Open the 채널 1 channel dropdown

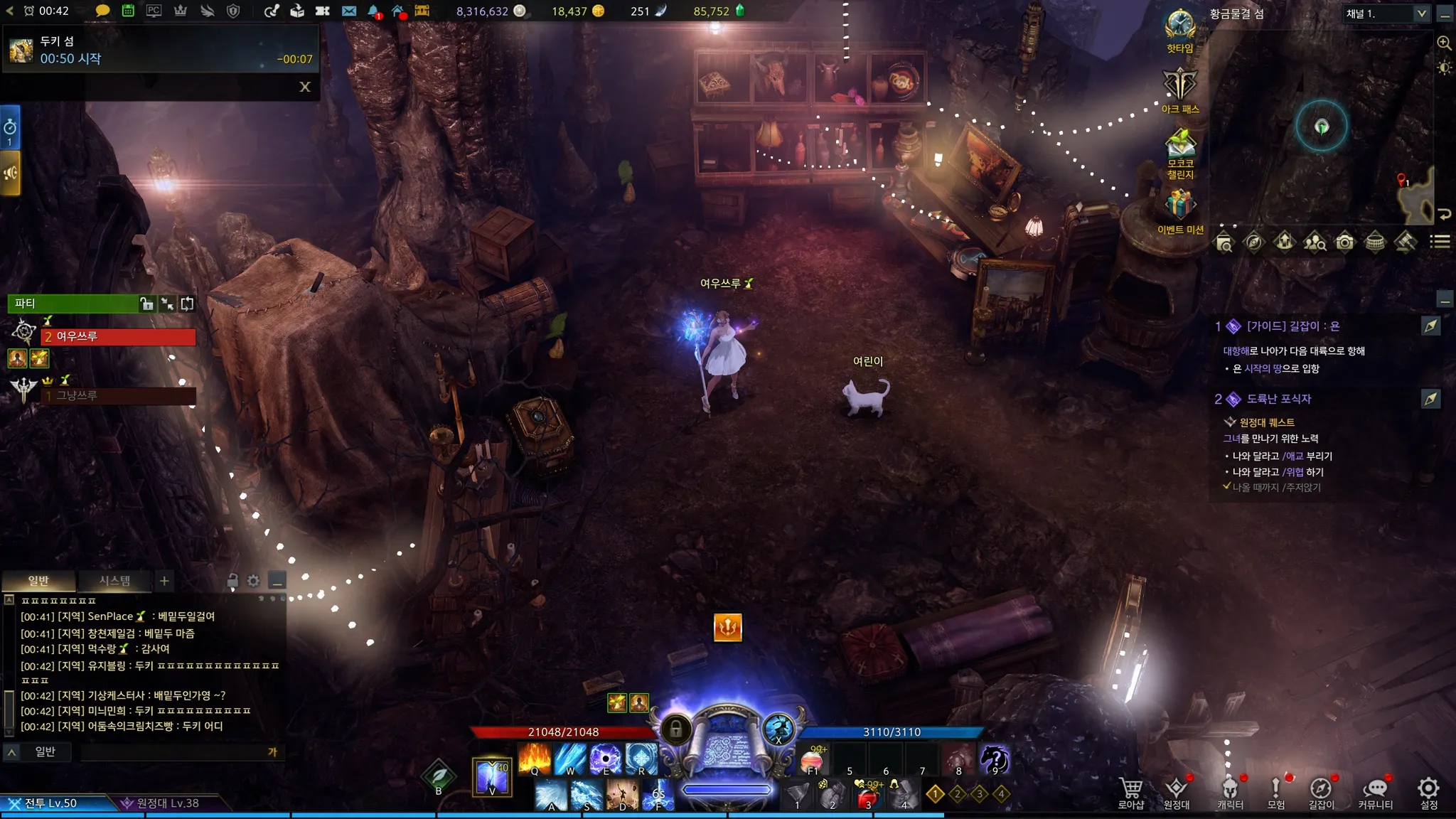(x=1421, y=14)
